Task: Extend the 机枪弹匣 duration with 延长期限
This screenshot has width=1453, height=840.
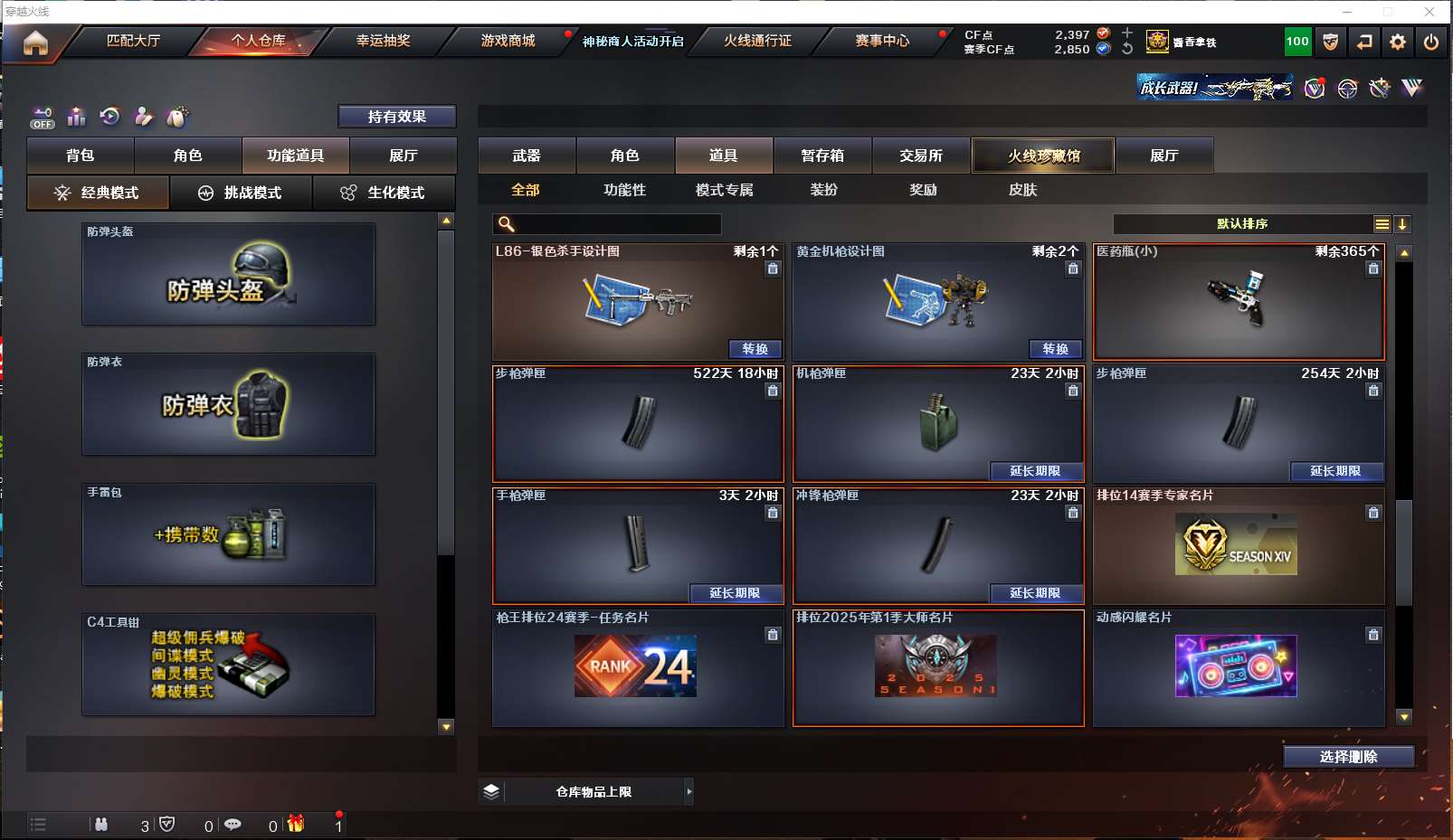Action: coord(1034,471)
